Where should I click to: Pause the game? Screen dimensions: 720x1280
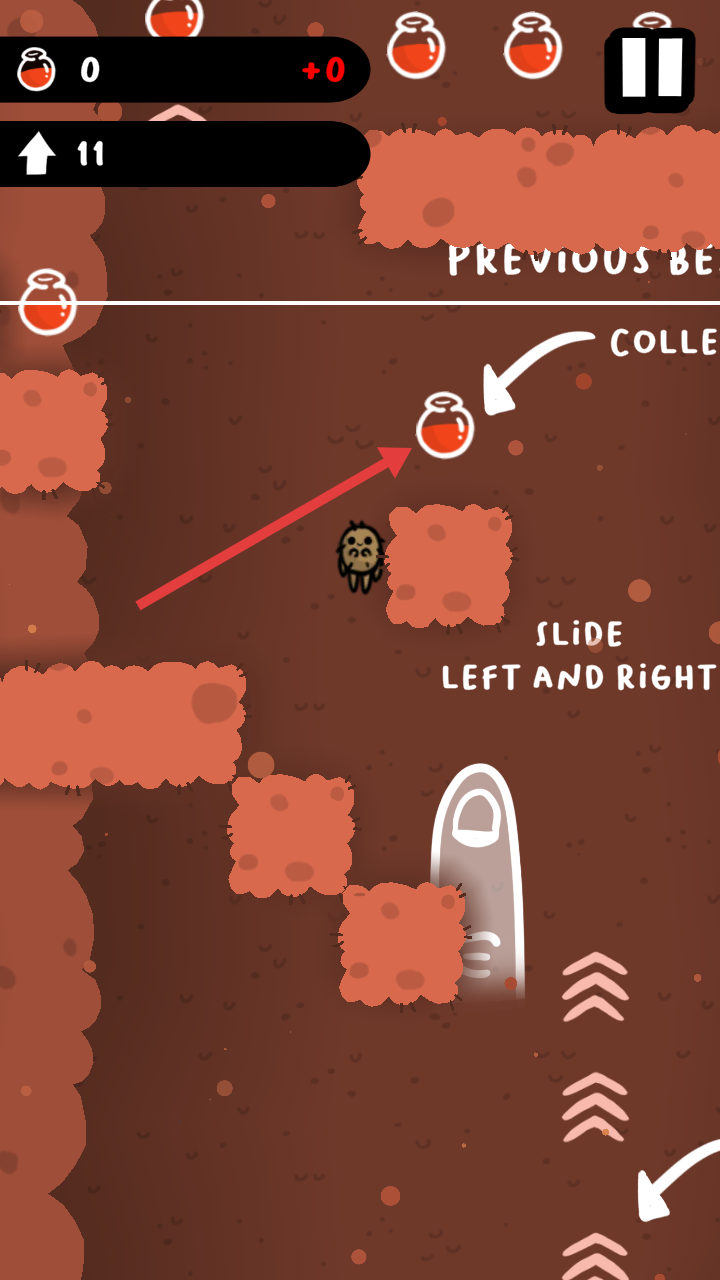click(650, 69)
